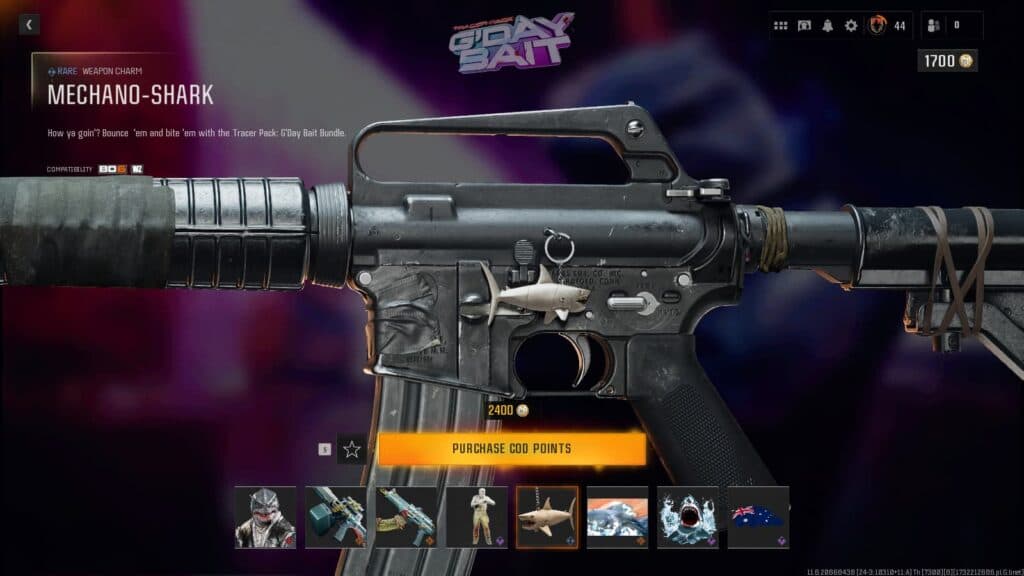1024x576 pixels.
Task: Open the icon next to the grid menu
Action: (x=804, y=26)
